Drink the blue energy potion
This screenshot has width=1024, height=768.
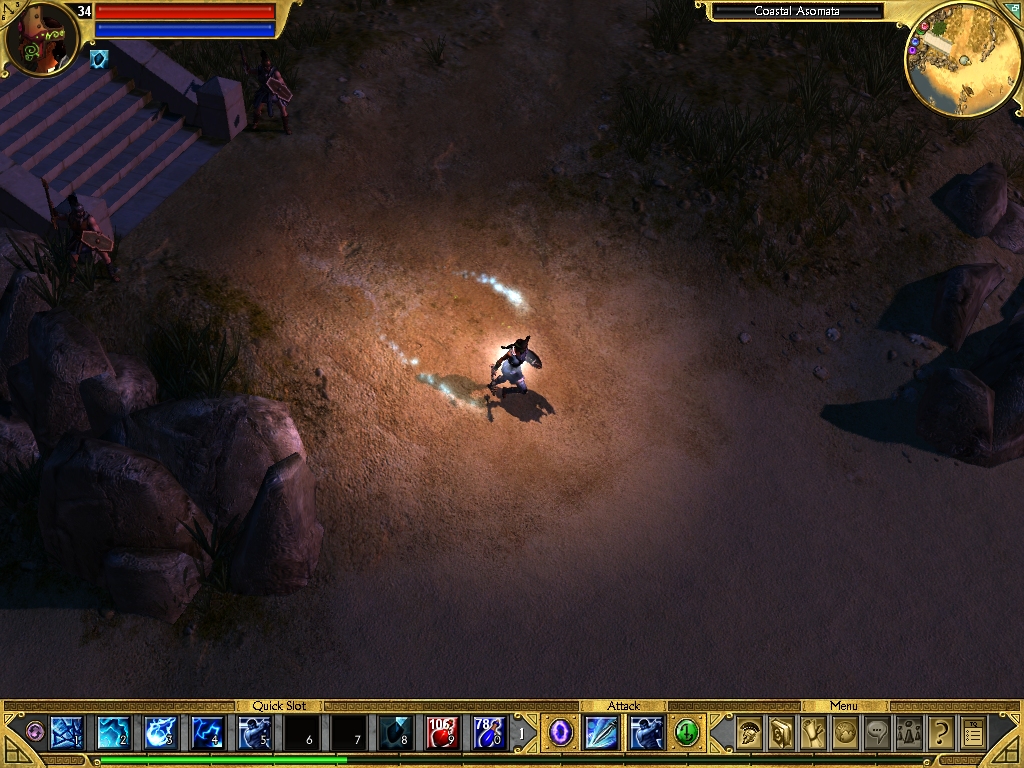tap(490, 733)
